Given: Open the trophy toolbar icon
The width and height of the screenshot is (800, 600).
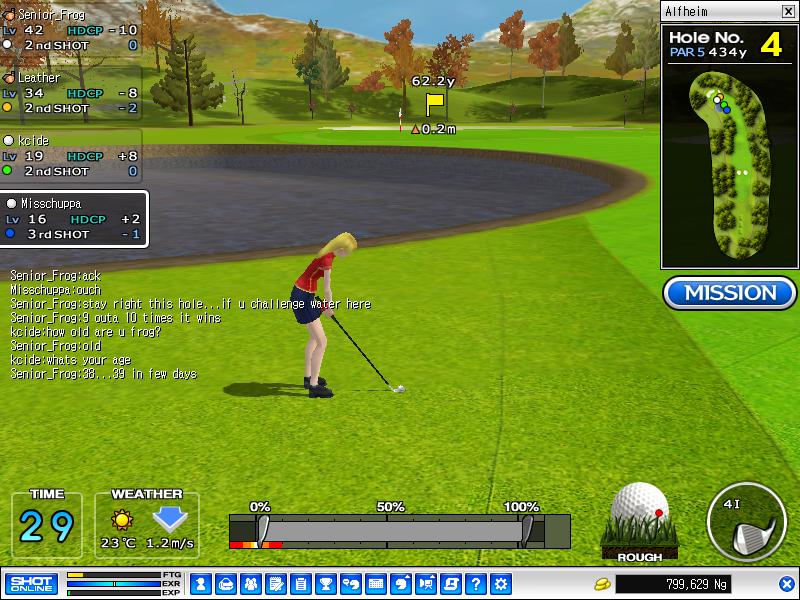Looking at the screenshot, I should pos(325,584).
